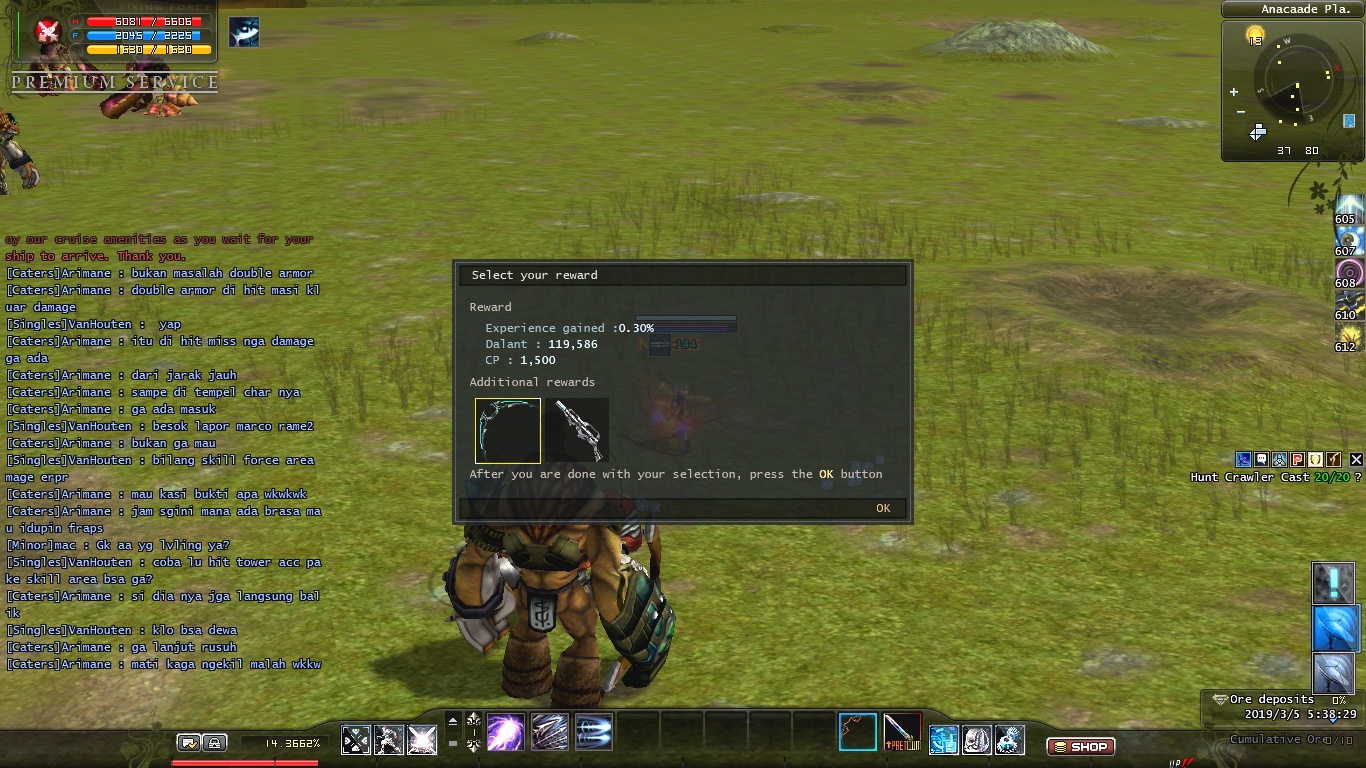Switch to the speech bubble chat tab

[x=1261, y=459]
